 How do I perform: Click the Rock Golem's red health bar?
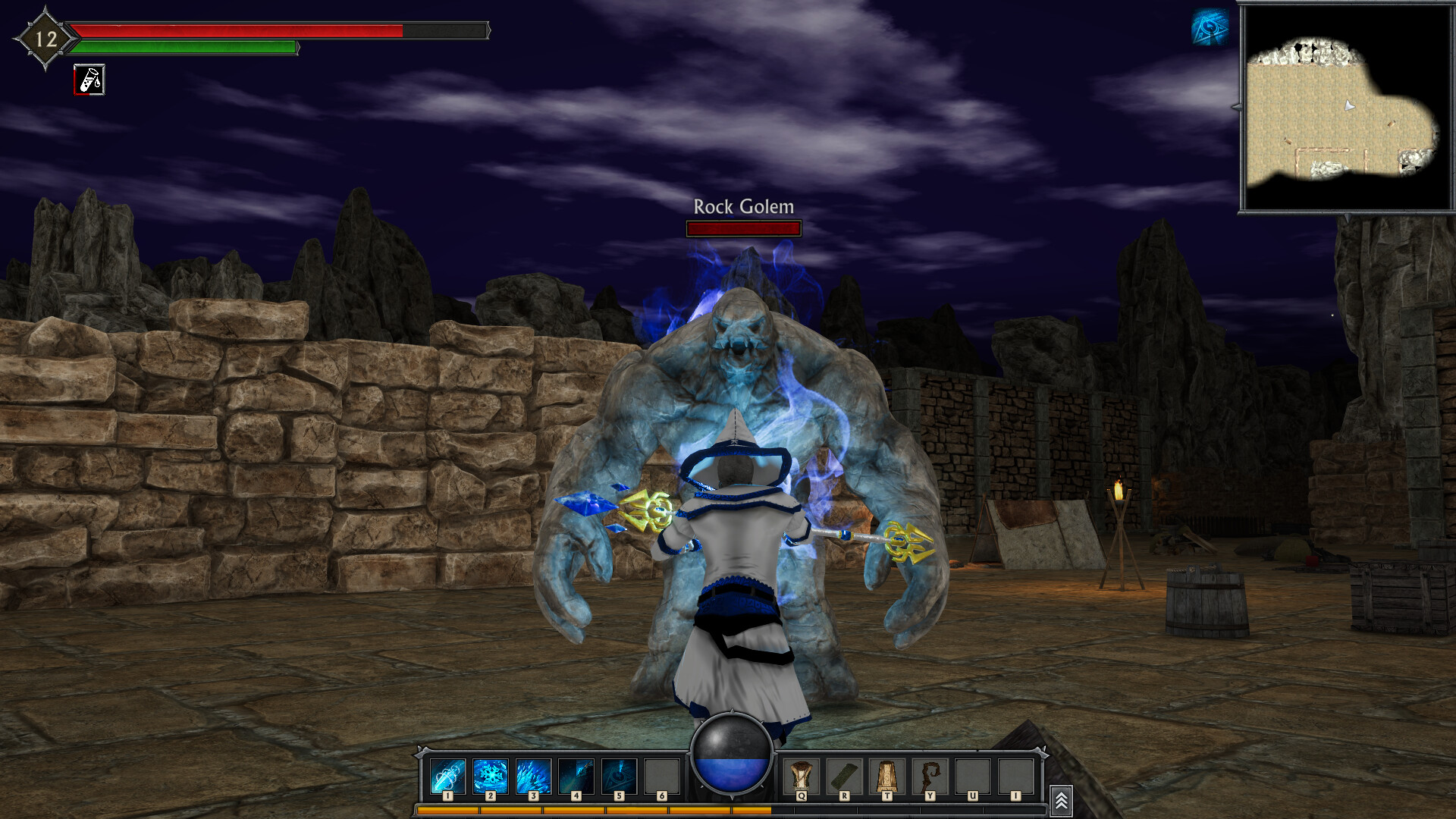pyautogui.click(x=742, y=228)
